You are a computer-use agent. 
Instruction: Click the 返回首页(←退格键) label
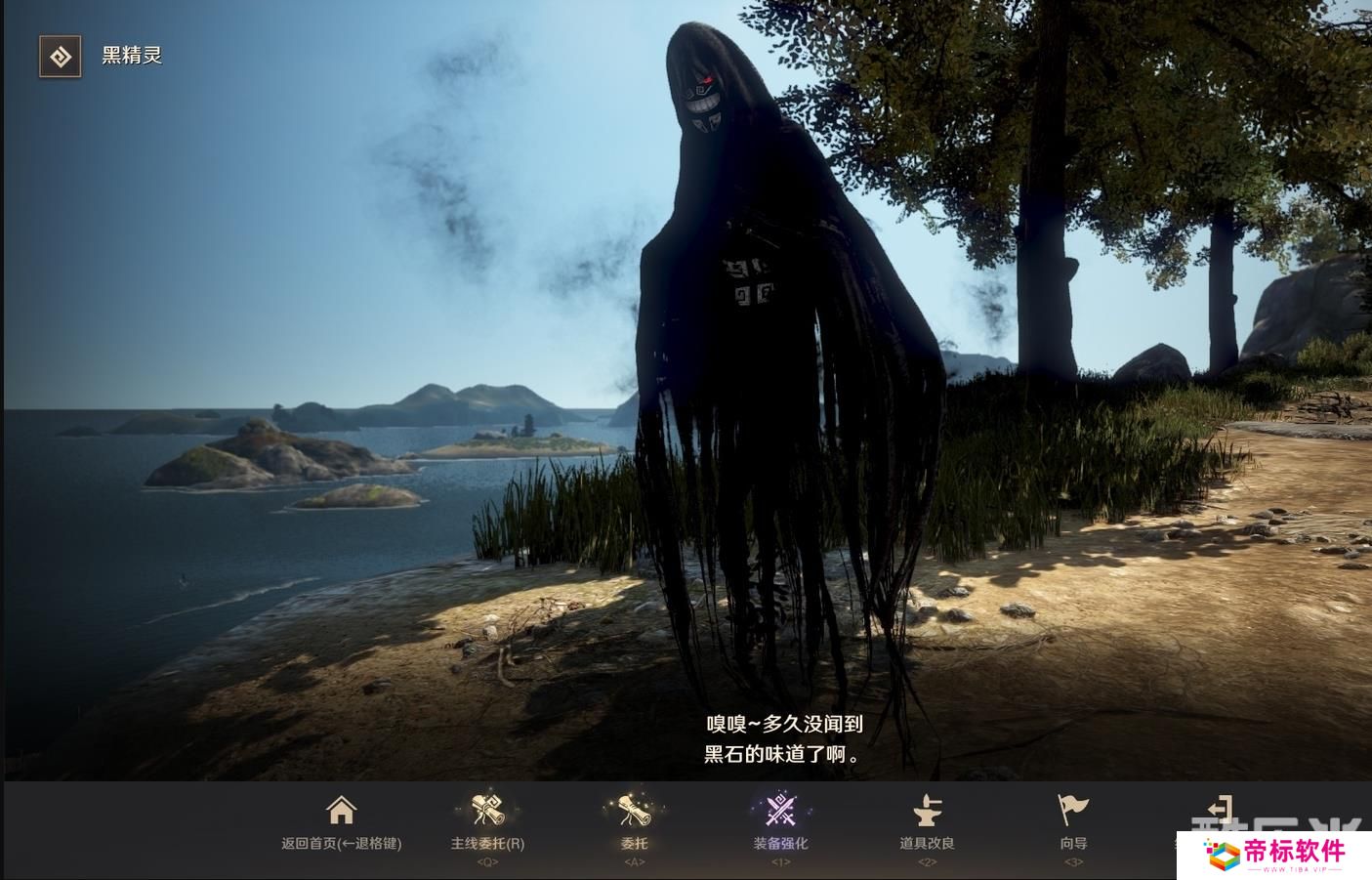tap(341, 844)
